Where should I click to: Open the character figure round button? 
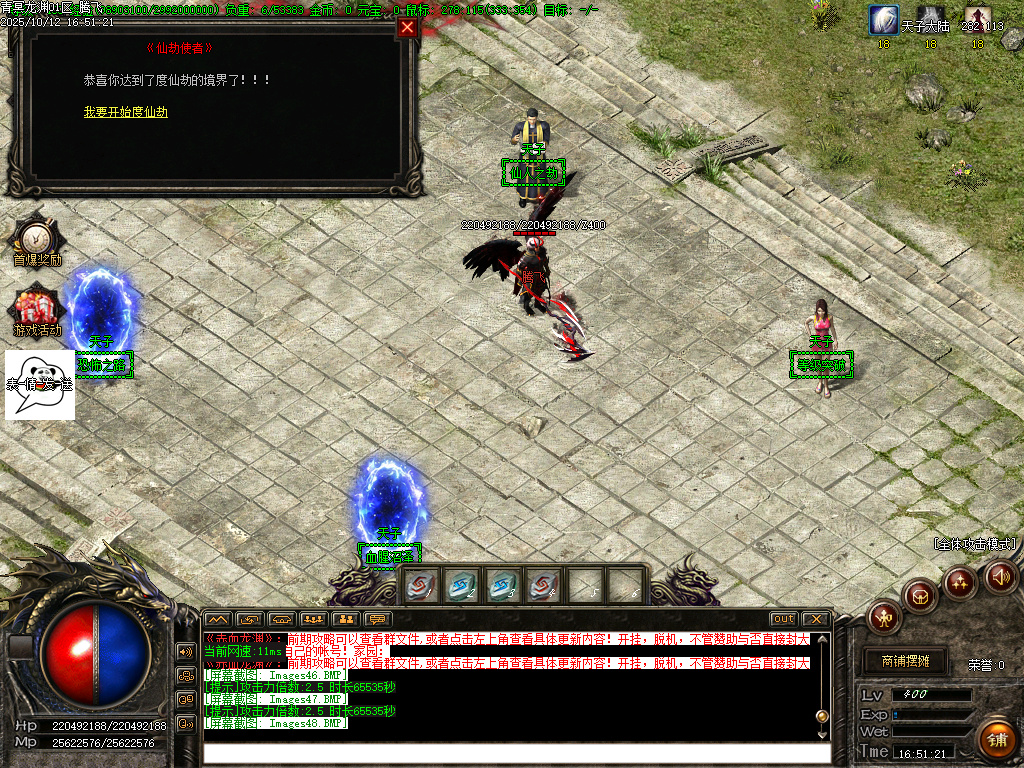coord(884,616)
